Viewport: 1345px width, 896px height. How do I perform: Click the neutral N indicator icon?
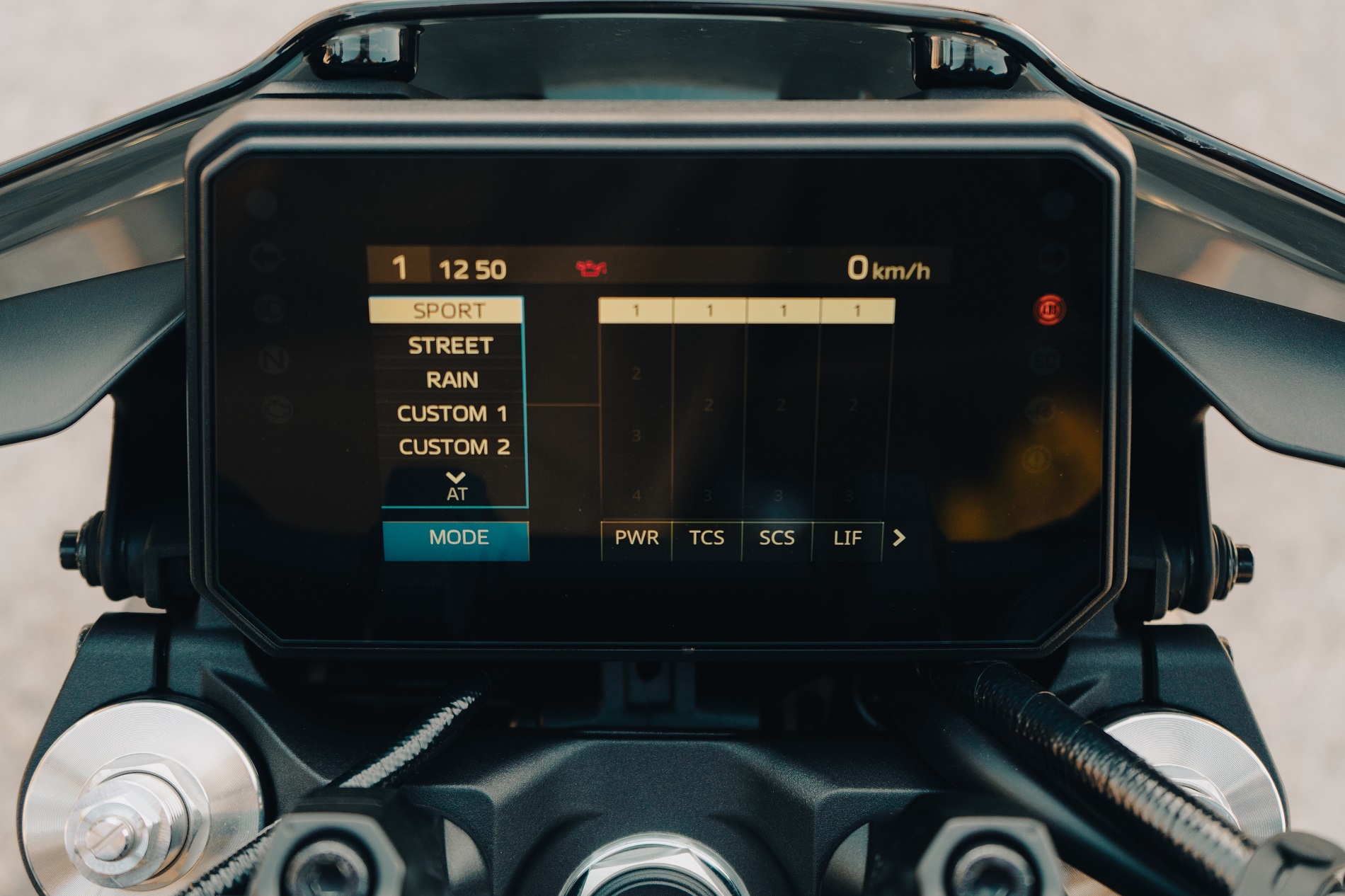point(273,360)
